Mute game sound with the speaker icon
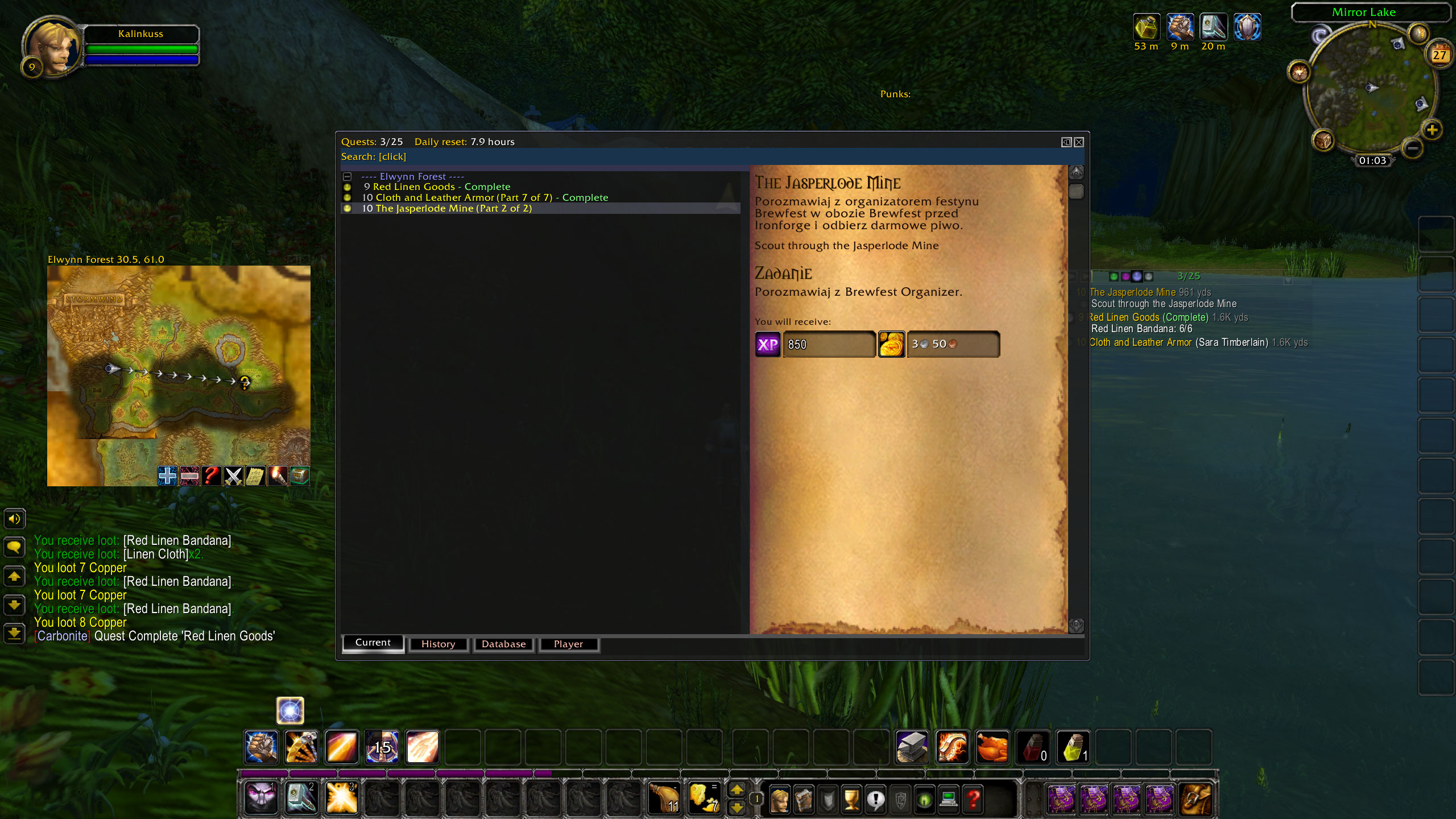1456x819 pixels. [x=15, y=518]
